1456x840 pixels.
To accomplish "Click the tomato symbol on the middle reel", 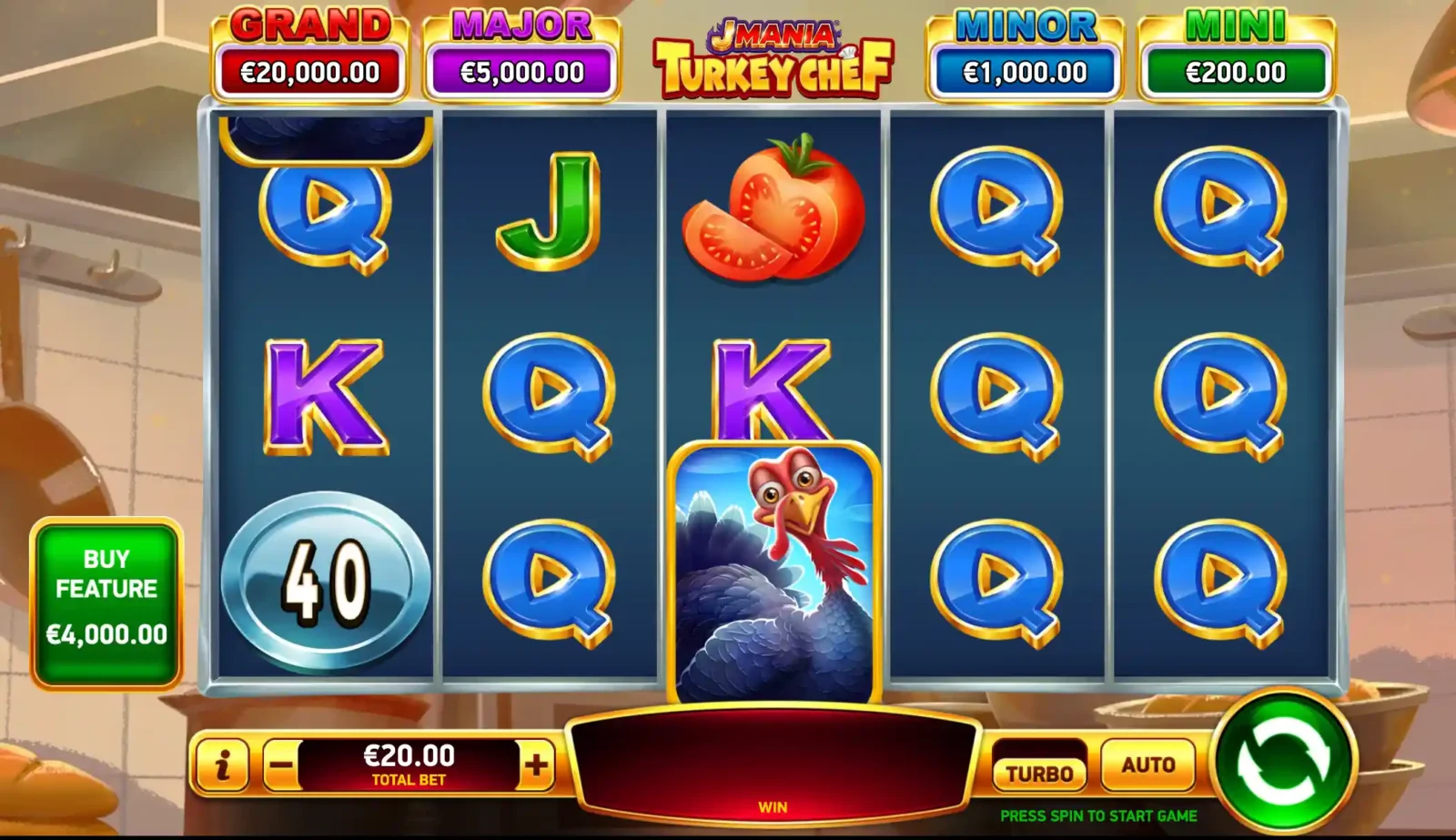I will (x=772, y=209).
